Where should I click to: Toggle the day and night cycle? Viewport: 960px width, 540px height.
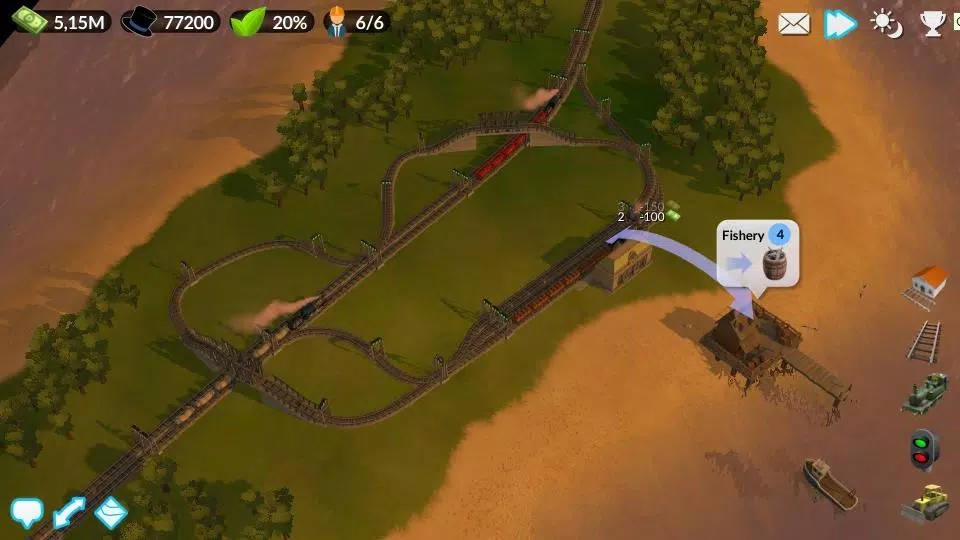[x=886, y=23]
